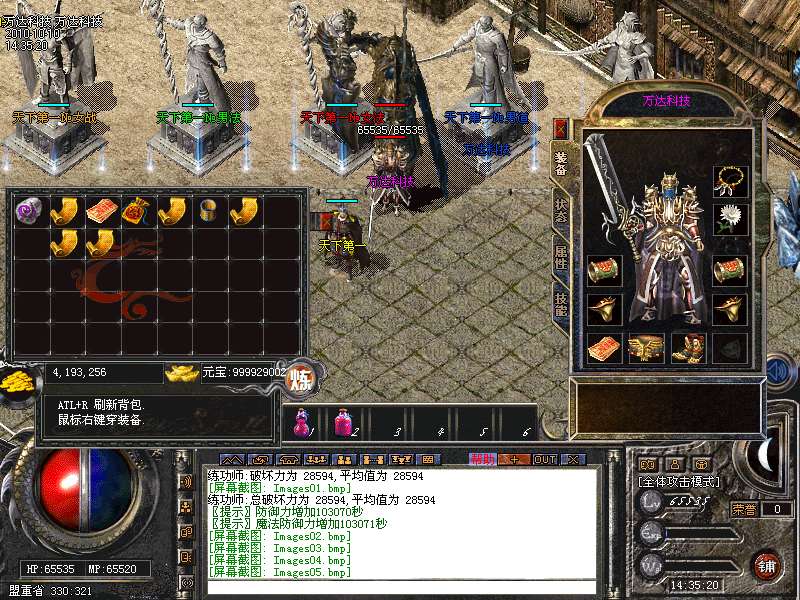Select the white flower equipment slot
Image resolution: width=800 pixels, height=600 pixels.
[x=730, y=219]
